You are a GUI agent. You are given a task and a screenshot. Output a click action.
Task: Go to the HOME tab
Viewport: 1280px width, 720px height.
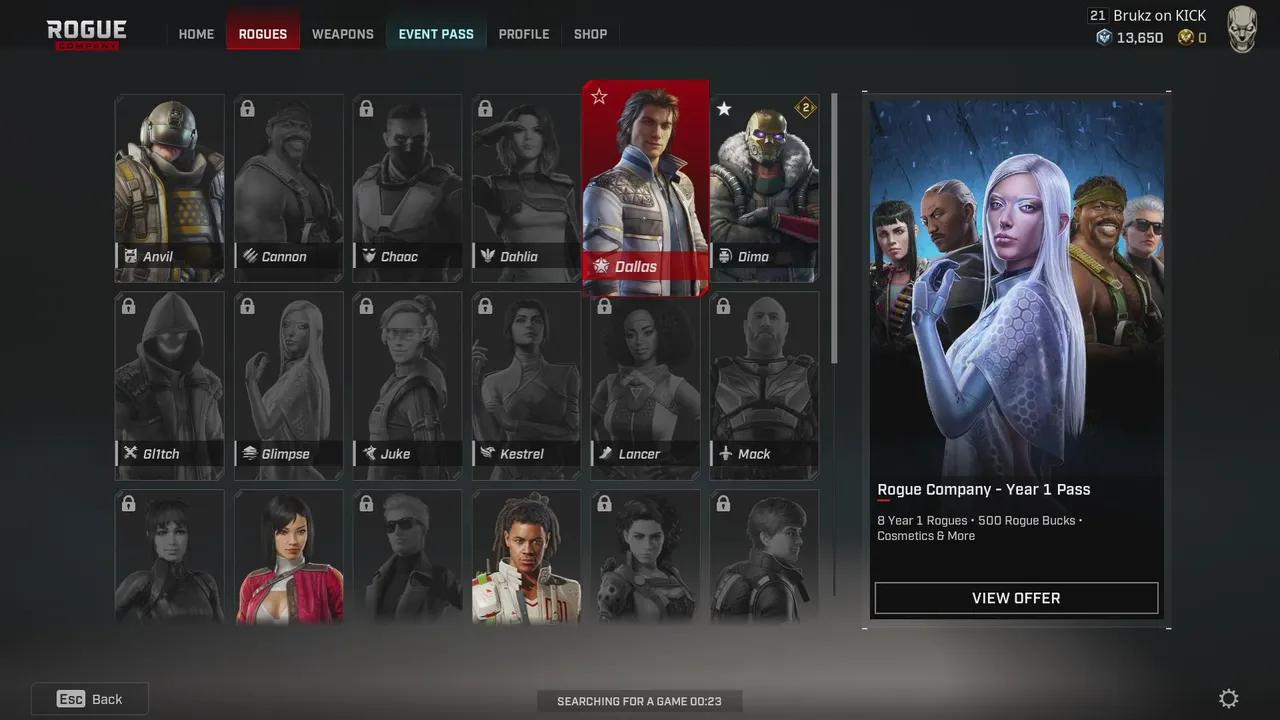point(196,33)
